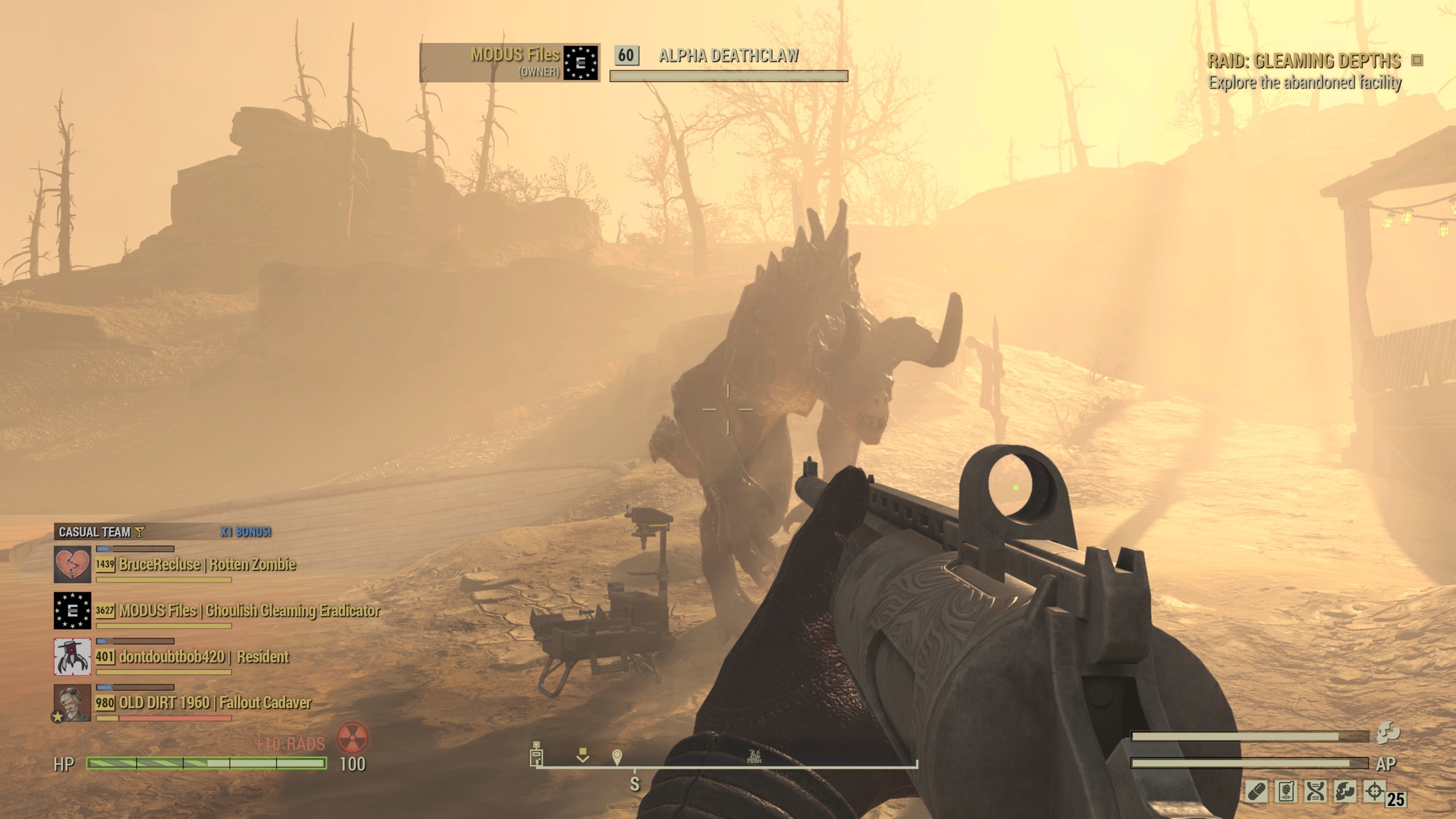Select the Raid: Gleaming Depths quest tracker

click(1304, 61)
